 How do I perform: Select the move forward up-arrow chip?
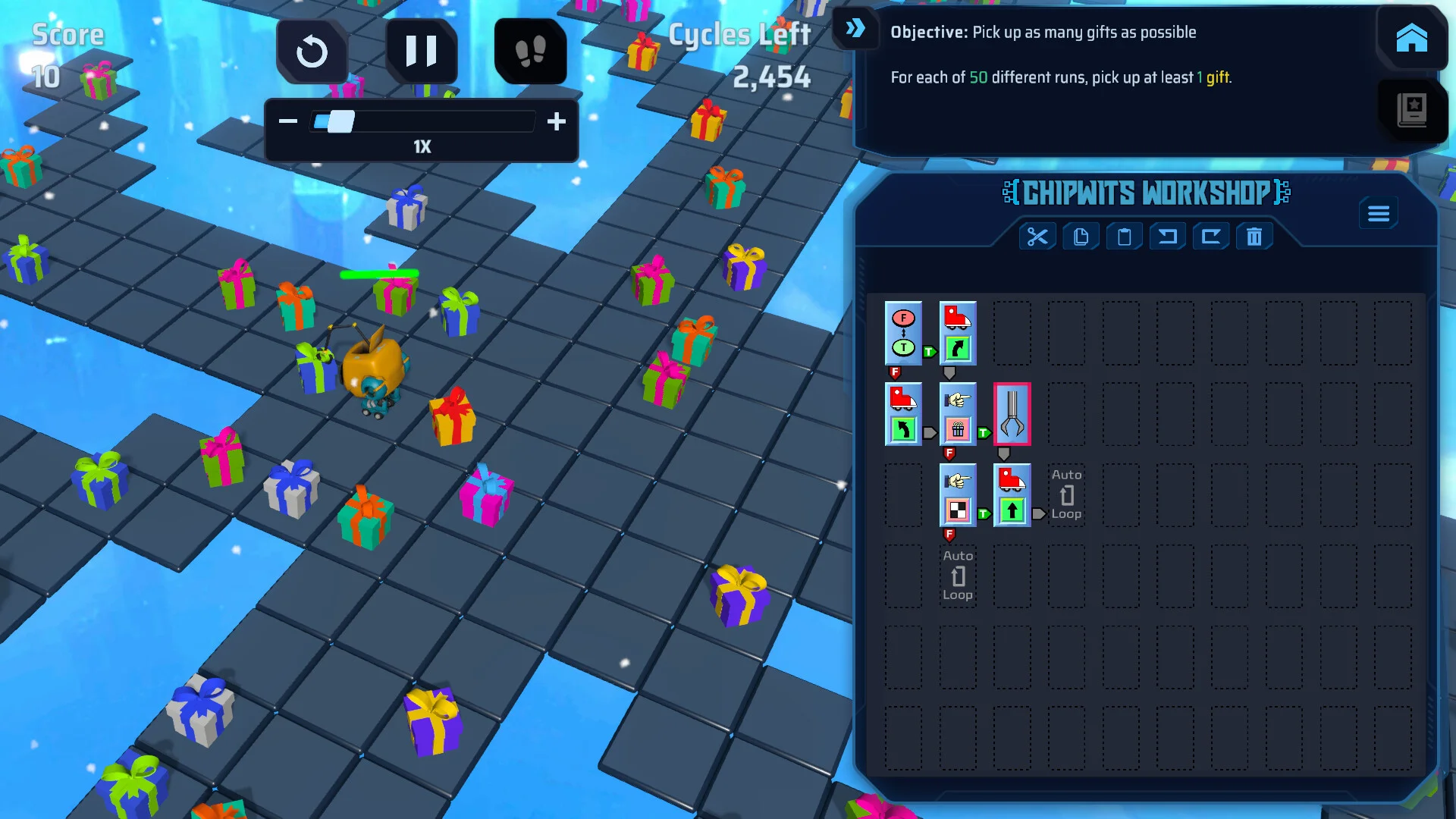pyautogui.click(x=1012, y=495)
